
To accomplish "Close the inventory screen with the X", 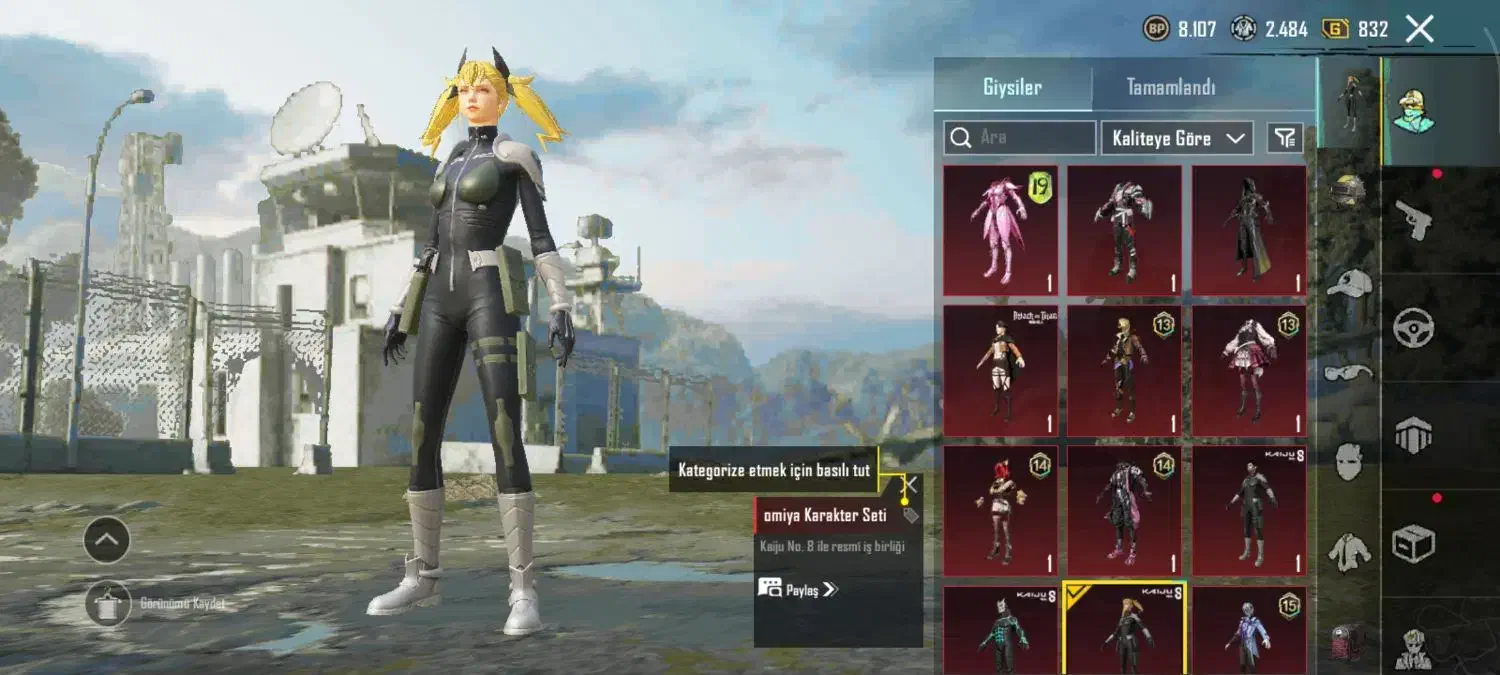I will click(x=1419, y=29).
